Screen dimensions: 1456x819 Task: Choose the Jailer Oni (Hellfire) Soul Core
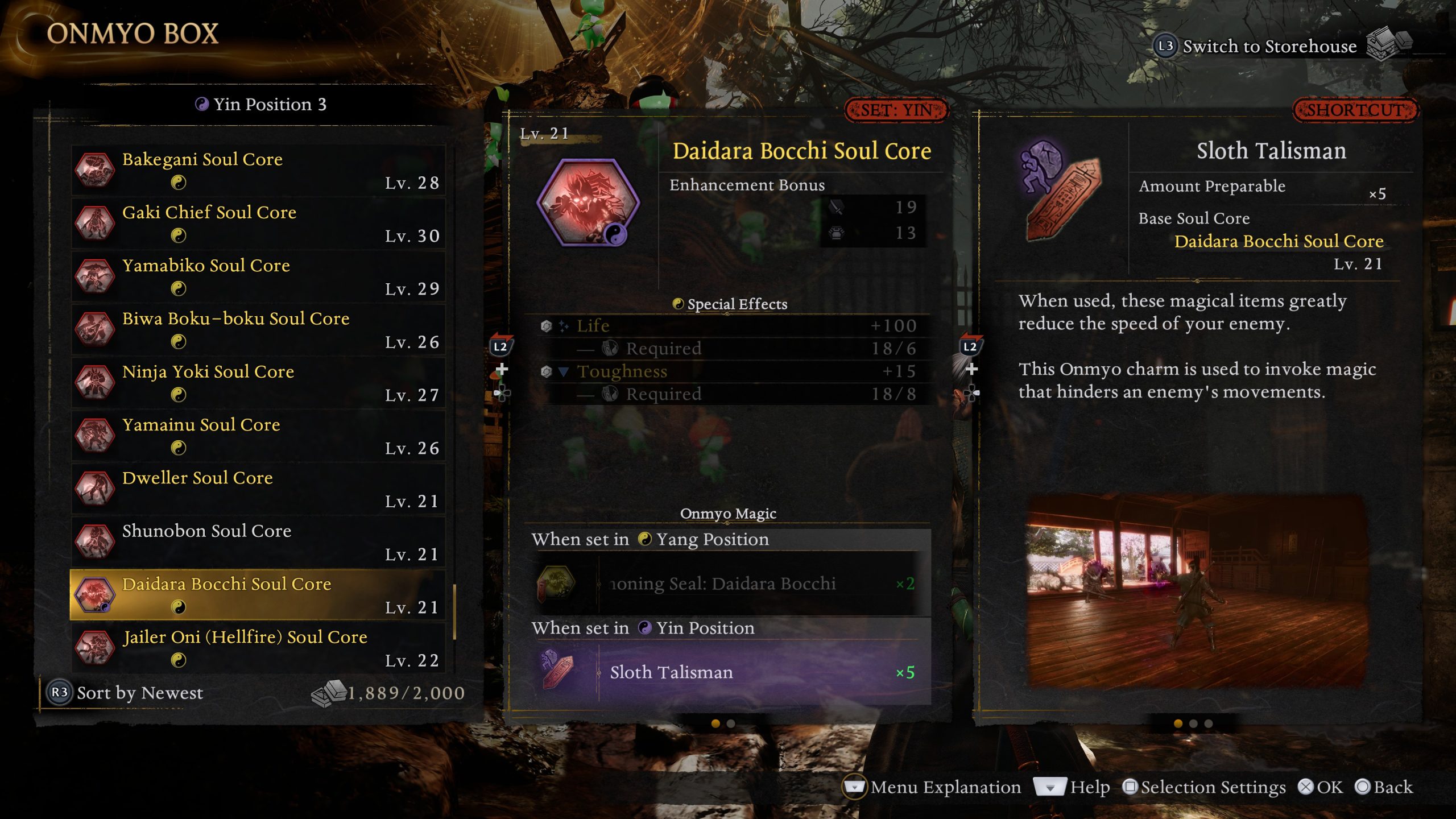point(257,648)
